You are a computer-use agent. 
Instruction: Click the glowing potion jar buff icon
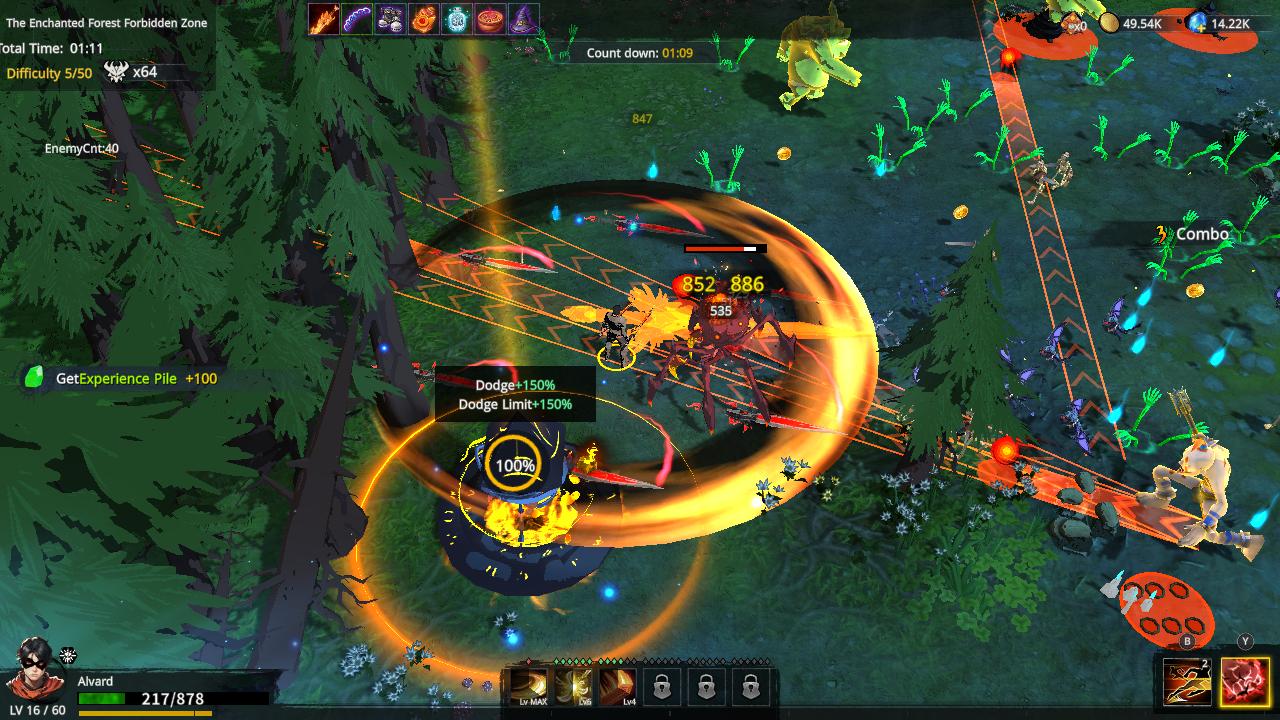455,18
